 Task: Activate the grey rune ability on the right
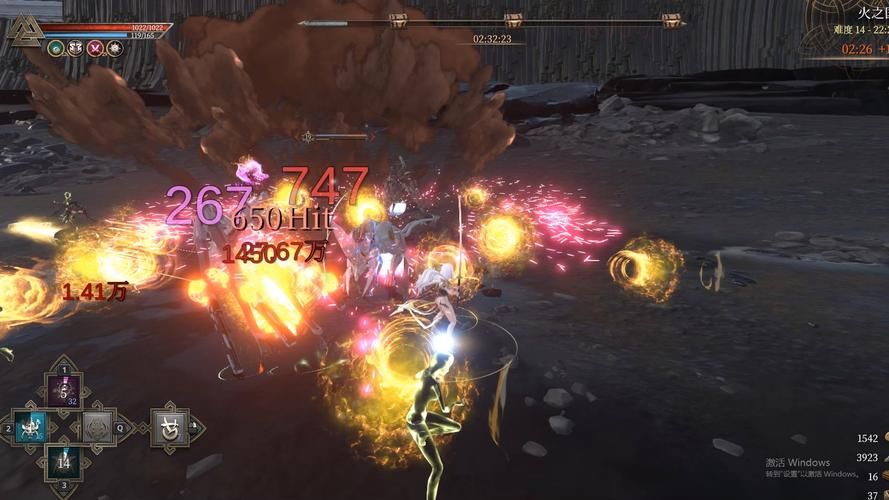[x=169, y=427]
